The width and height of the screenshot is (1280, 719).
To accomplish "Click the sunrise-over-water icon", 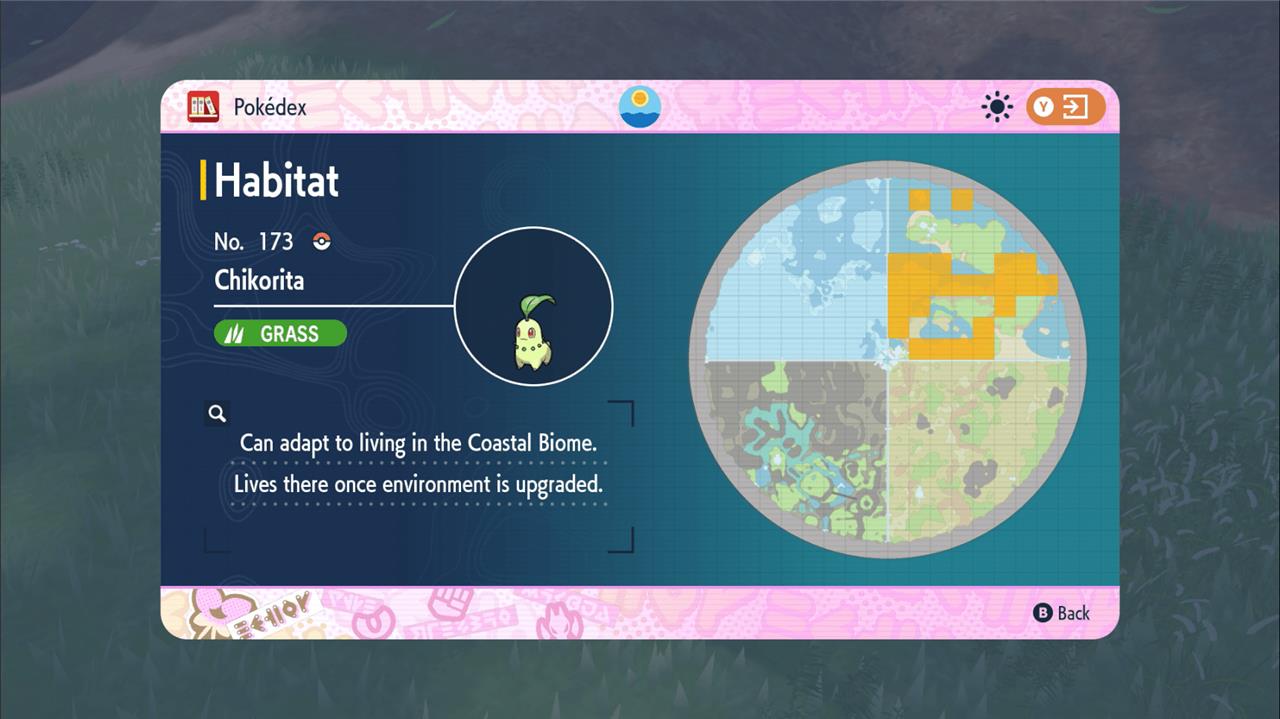I will pos(640,107).
